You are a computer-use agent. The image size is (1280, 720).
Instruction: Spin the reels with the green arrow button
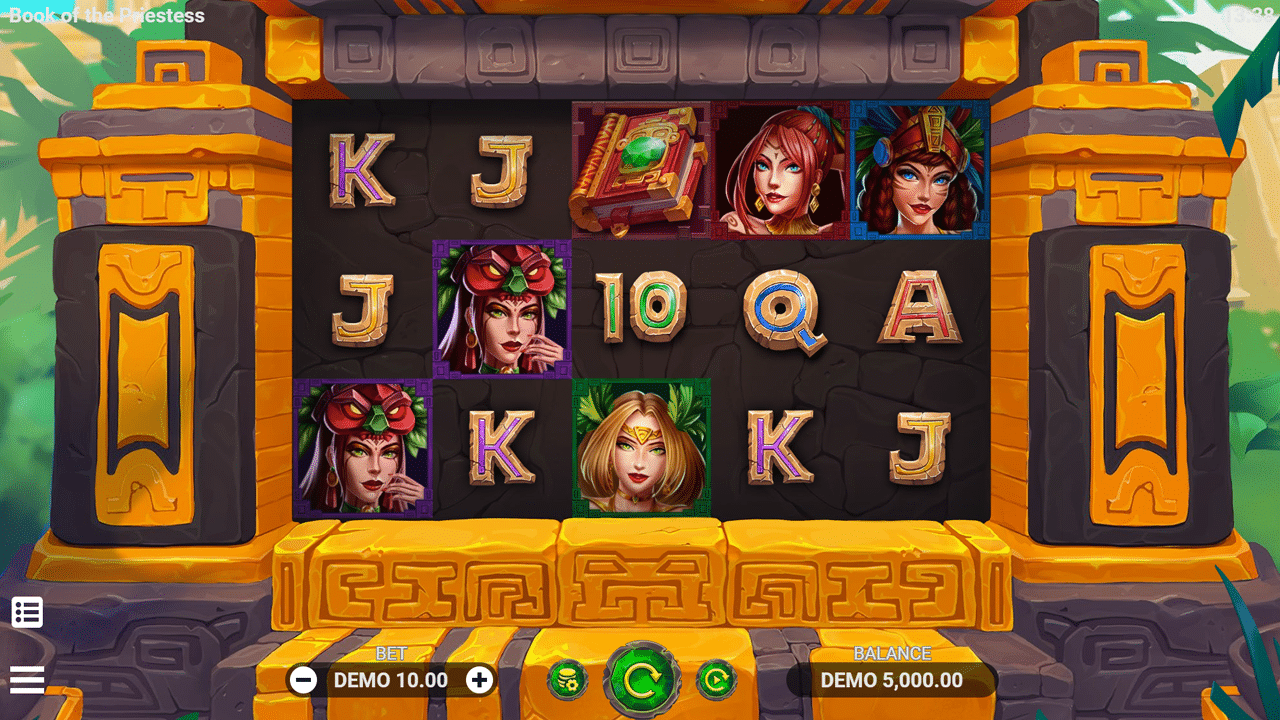pos(641,681)
